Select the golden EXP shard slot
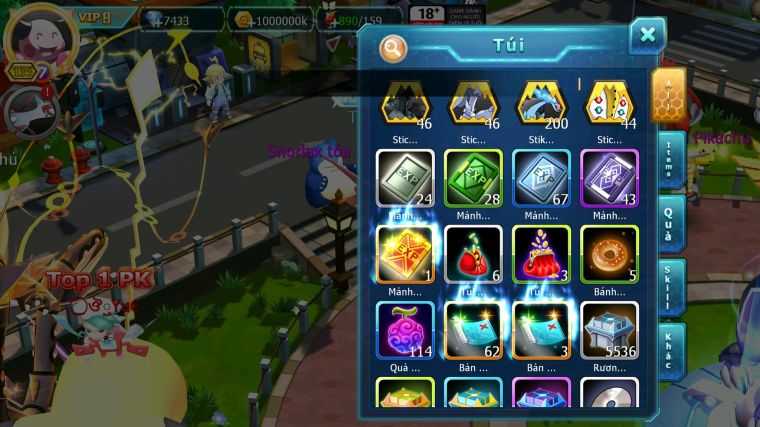760x427 pixels. point(405,254)
